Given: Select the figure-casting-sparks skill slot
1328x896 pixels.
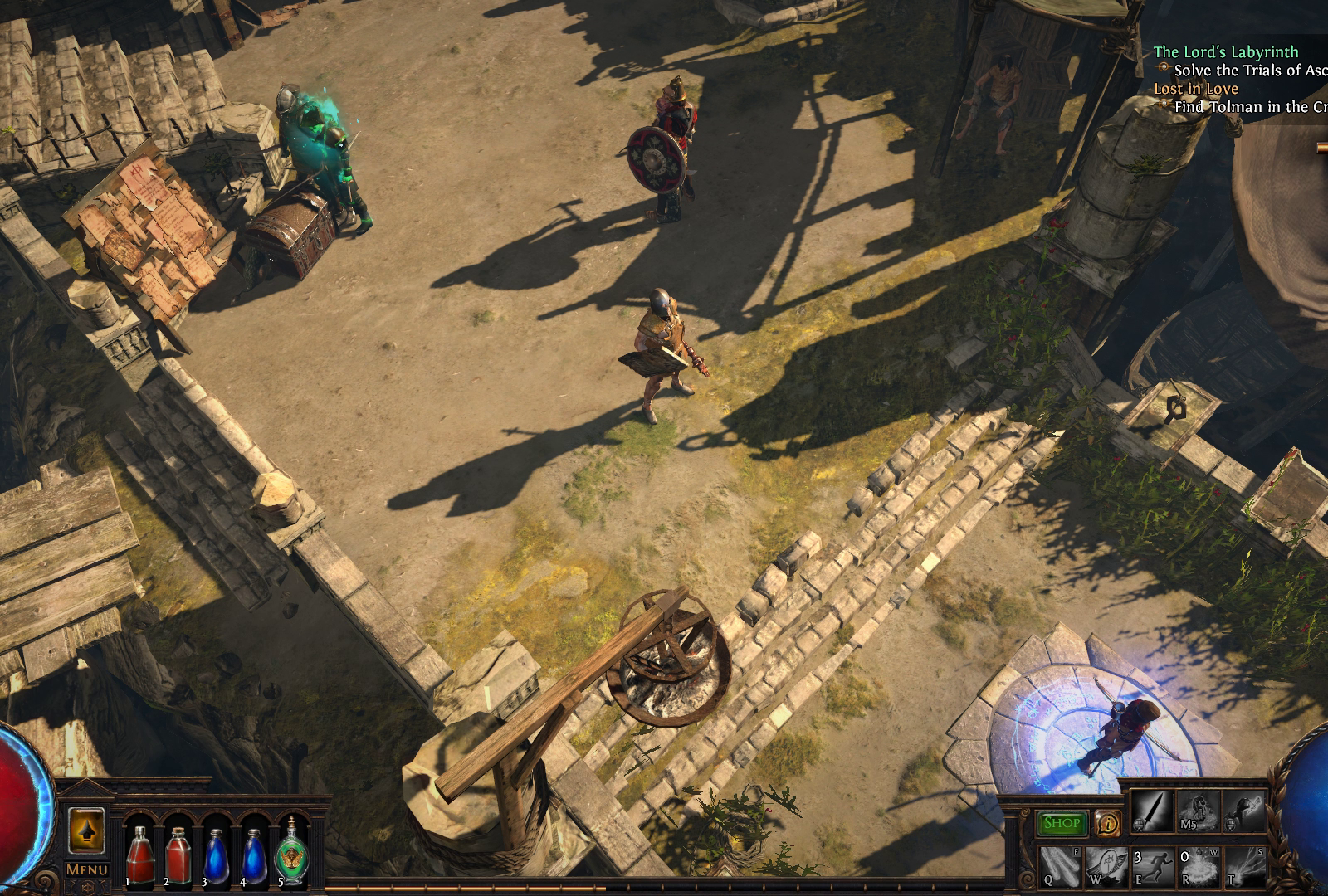Looking at the screenshot, I should pos(1241,812).
